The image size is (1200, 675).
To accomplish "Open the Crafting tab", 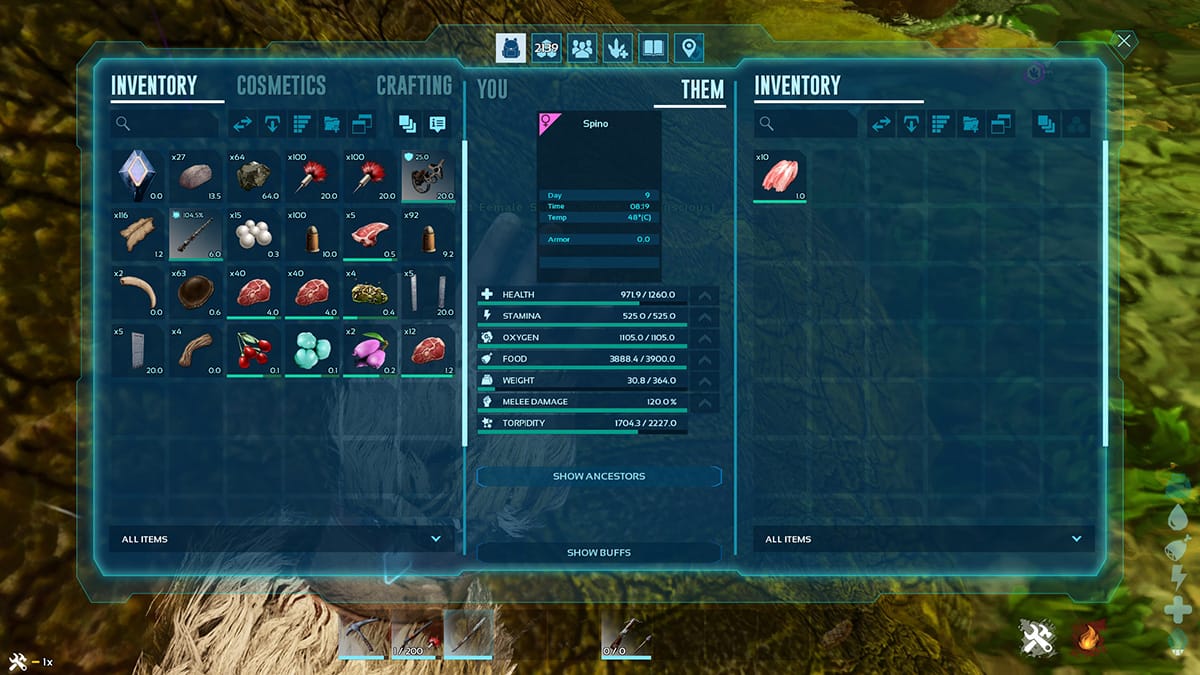I will pos(414,86).
